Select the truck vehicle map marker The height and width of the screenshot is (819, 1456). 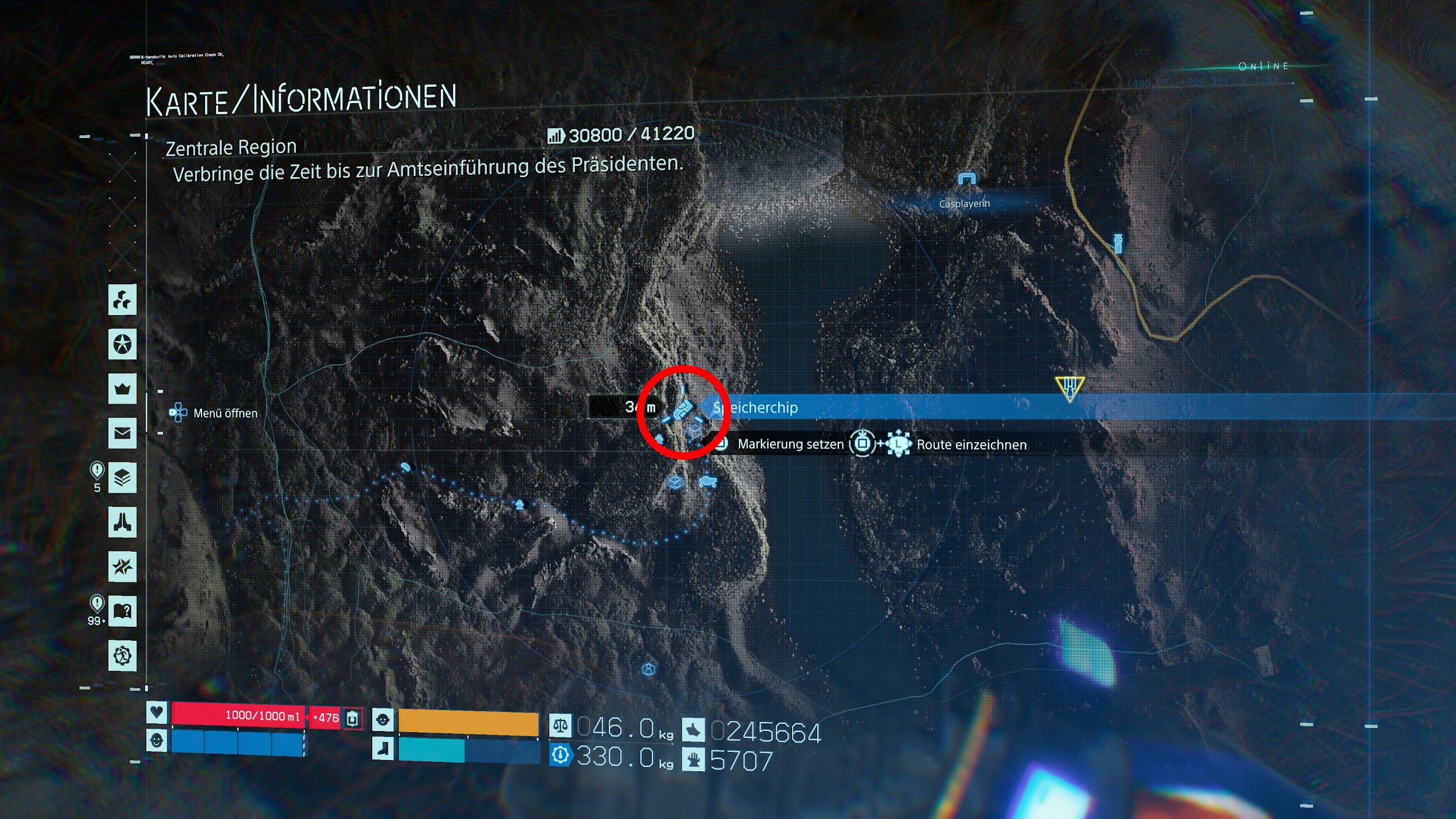[x=708, y=481]
